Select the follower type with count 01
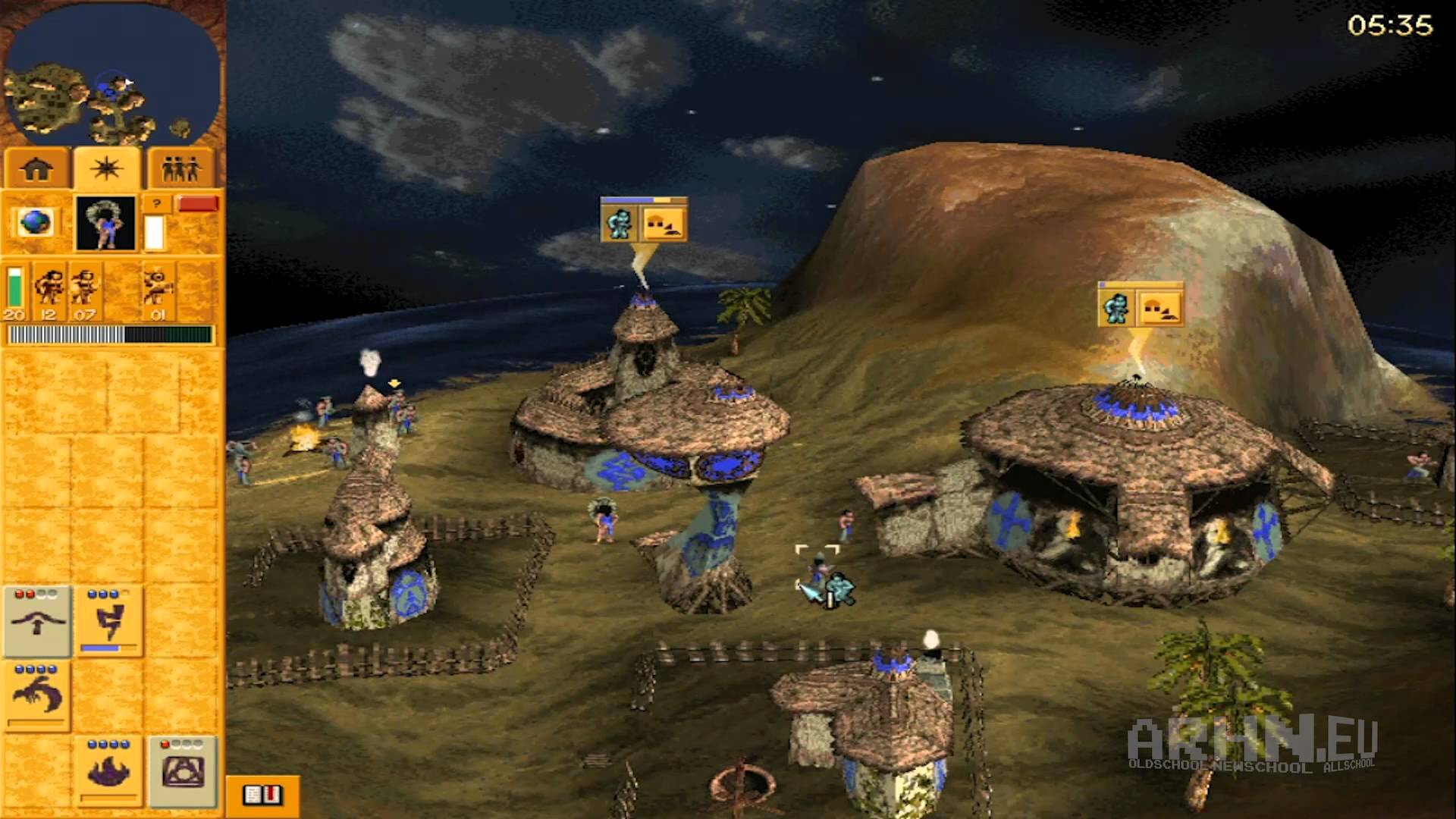This screenshot has width=1456, height=819. pos(158,292)
